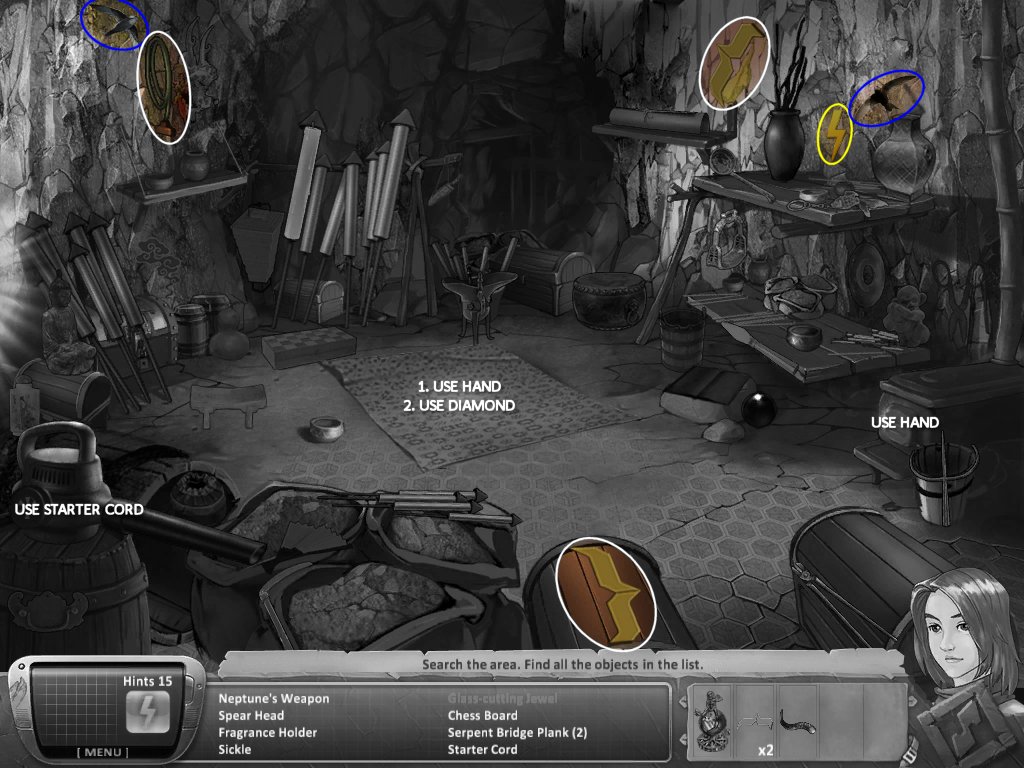Use the lightning bolt hint button

click(x=143, y=712)
